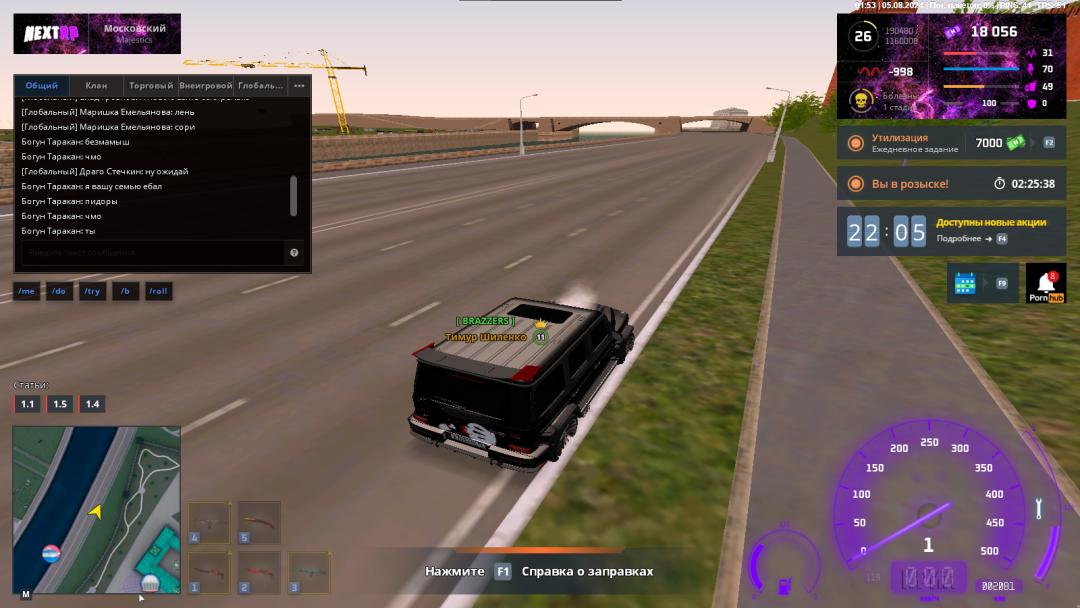
Task: Select the /roll command button
Action: click(x=158, y=291)
